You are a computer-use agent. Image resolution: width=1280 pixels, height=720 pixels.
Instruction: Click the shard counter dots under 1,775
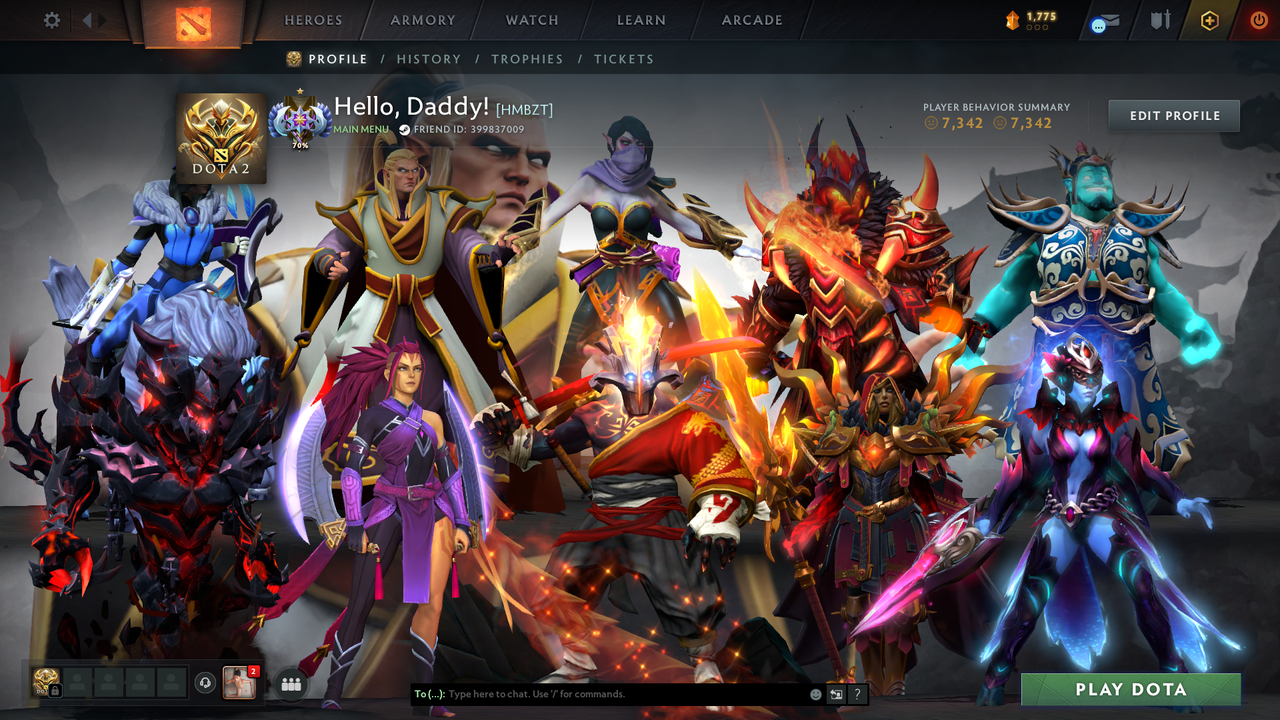point(1037,27)
